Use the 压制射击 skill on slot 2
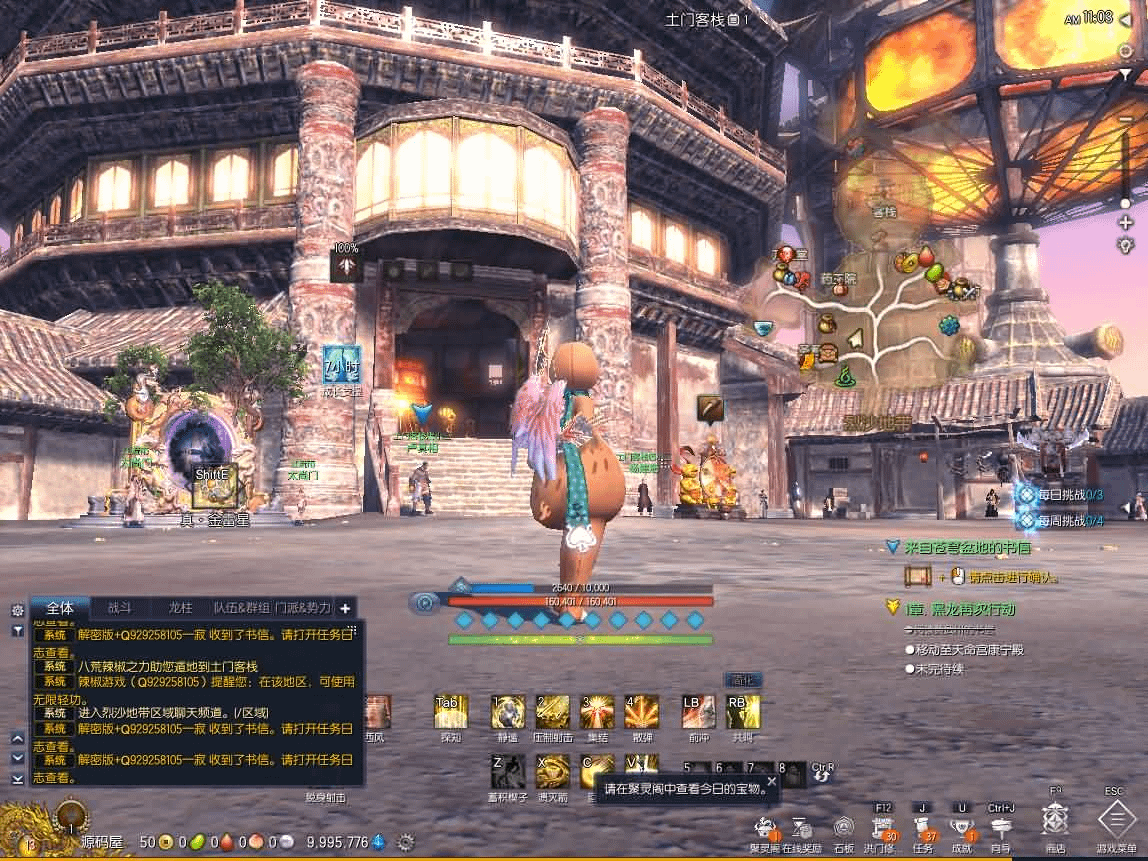The image size is (1148, 861). [x=552, y=711]
